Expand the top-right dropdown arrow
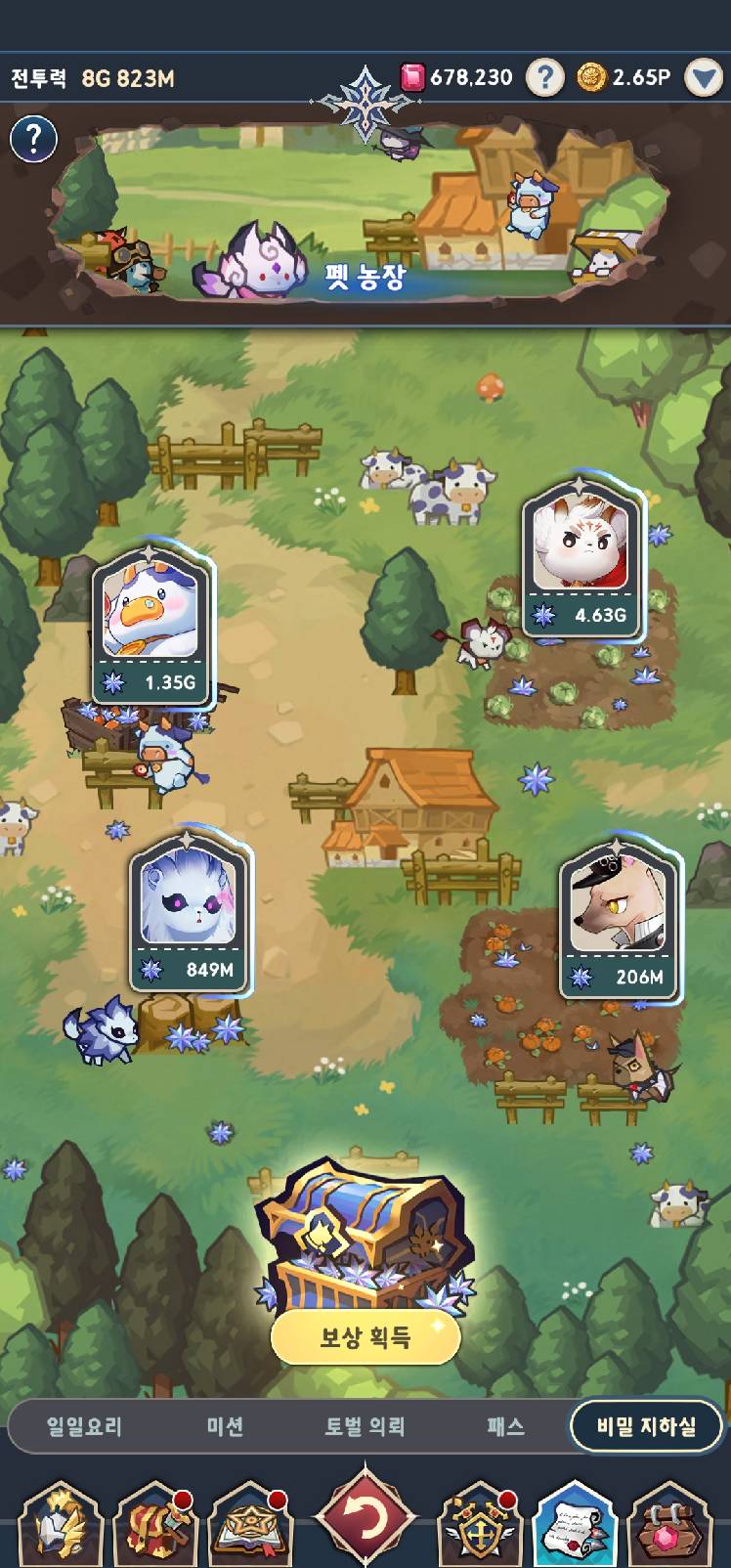Viewport: 731px width, 1568px height. pos(704,78)
